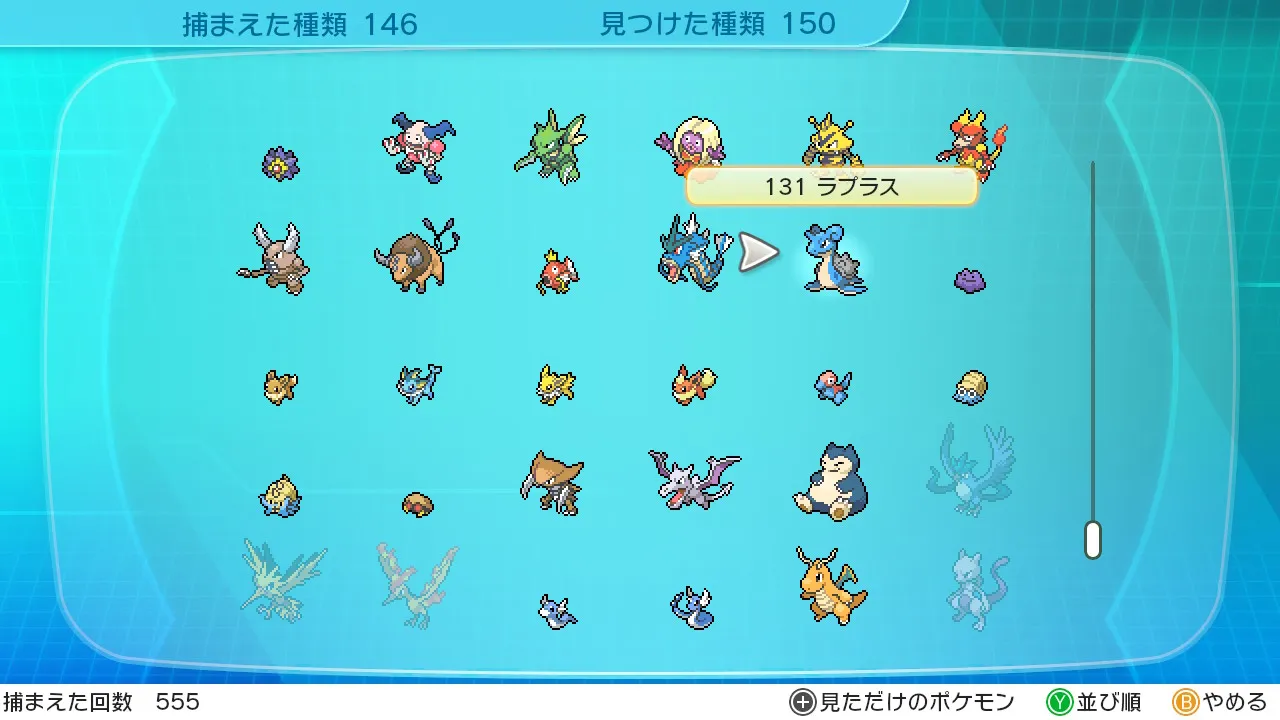Choose the orange Dragonite entry
Screen dimensions: 1280x720
(x=831, y=586)
